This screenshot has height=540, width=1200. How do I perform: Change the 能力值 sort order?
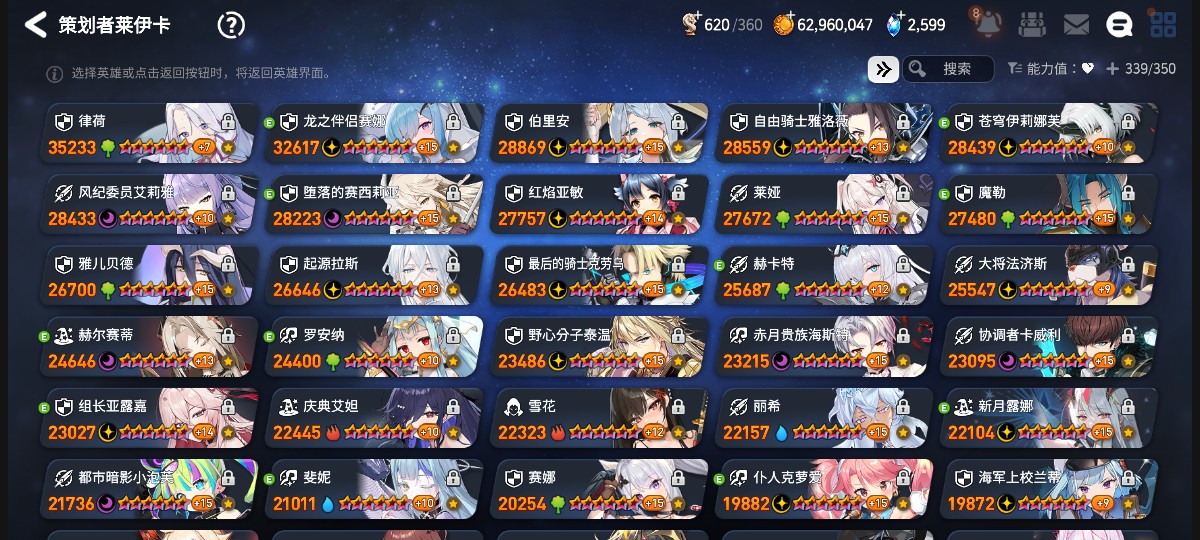click(1049, 69)
